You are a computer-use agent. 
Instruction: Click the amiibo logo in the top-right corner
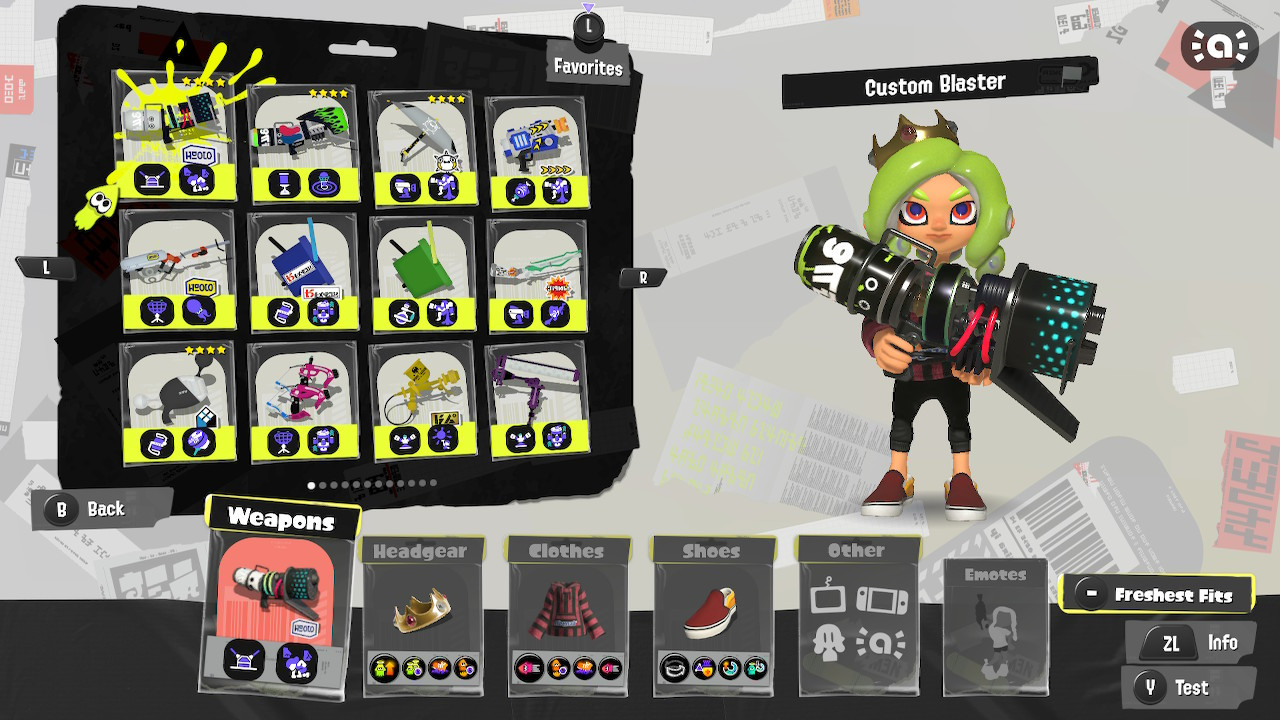click(1218, 45)
